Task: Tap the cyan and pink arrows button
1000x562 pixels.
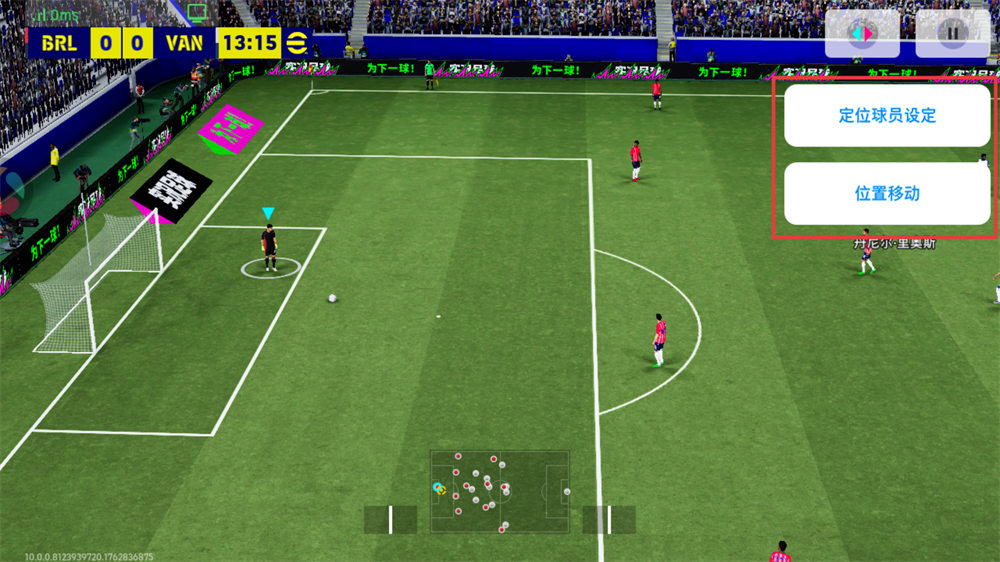Action: 861,33
